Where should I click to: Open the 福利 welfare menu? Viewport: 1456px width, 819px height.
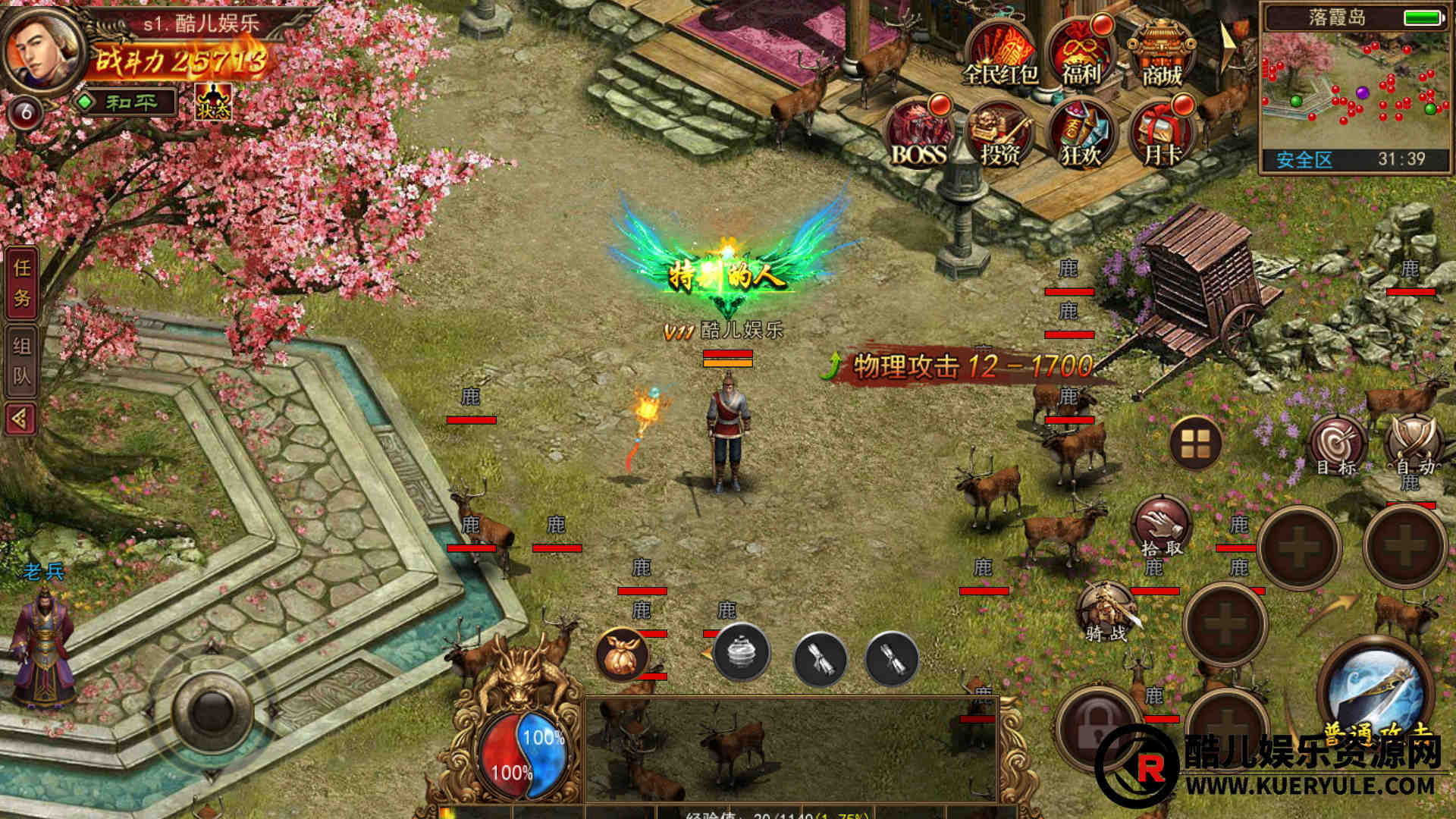click(x=1081, y=55)
